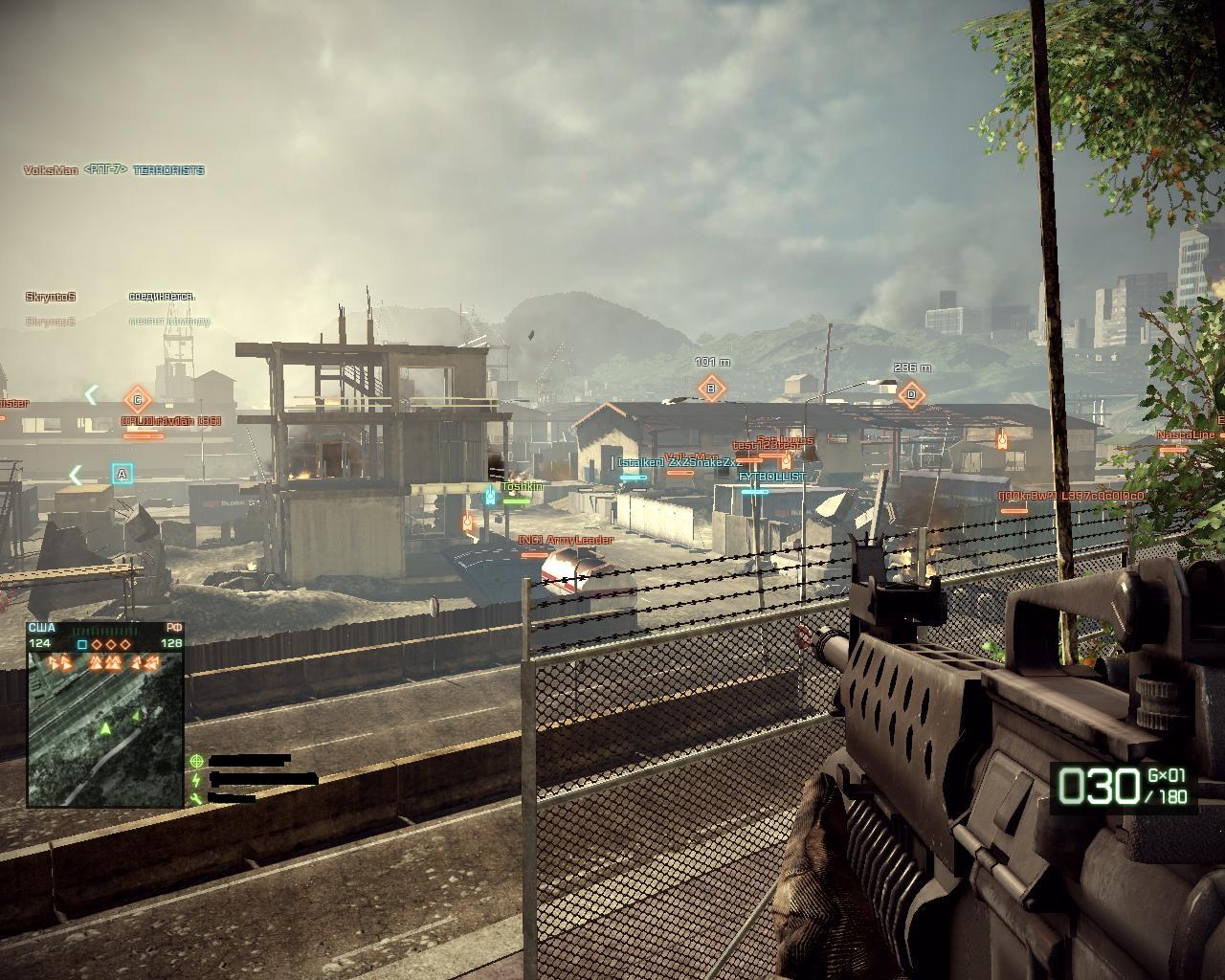Click the blue square flag status indicator
This screenshot has height=980, width=1225.
82,644
